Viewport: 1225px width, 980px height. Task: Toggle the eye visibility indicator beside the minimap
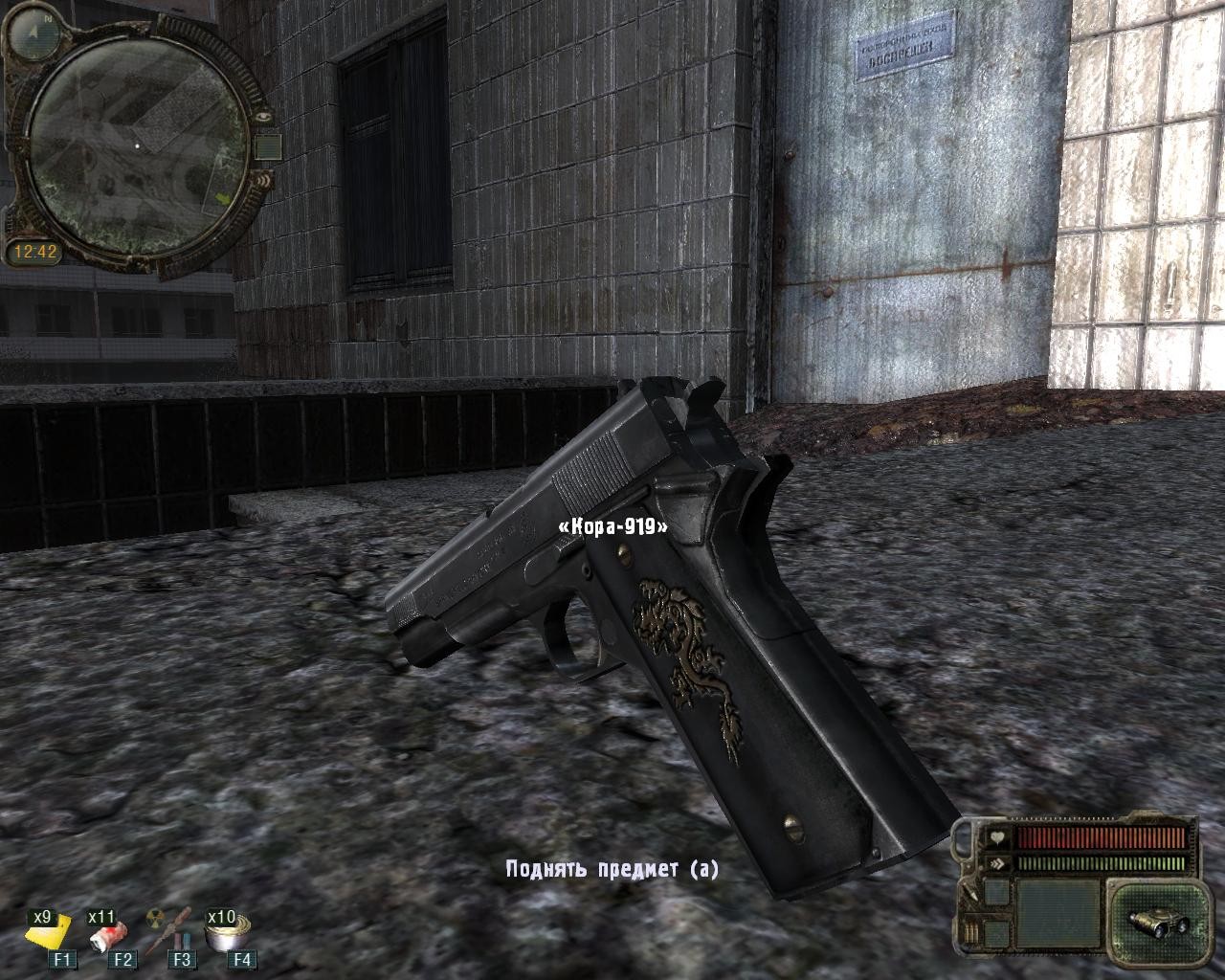pos(262,116)
